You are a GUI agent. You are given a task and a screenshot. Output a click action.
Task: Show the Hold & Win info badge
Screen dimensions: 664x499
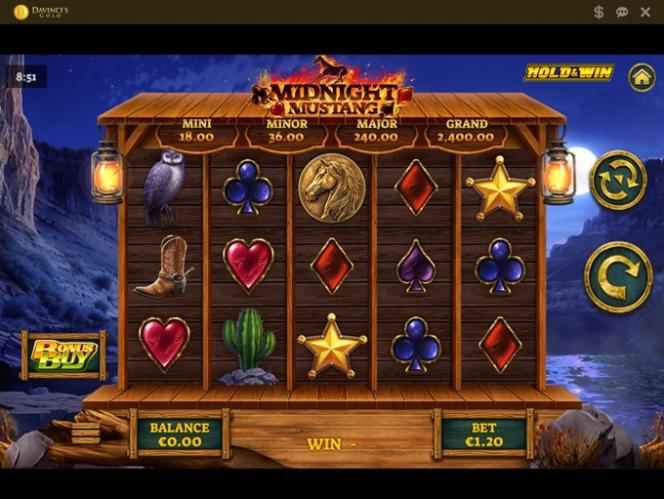pyautogui.click(x=569, y=73)
